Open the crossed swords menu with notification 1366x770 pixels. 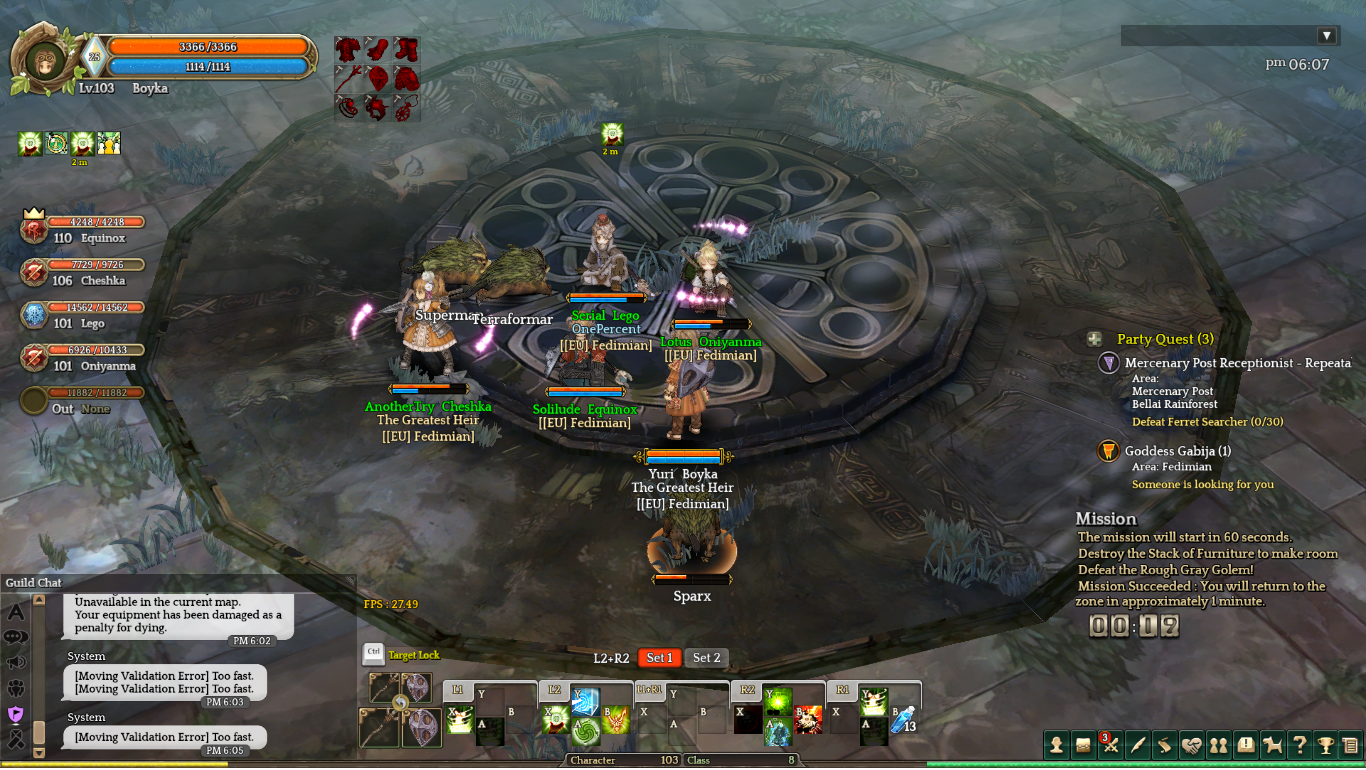[1110, 744]
